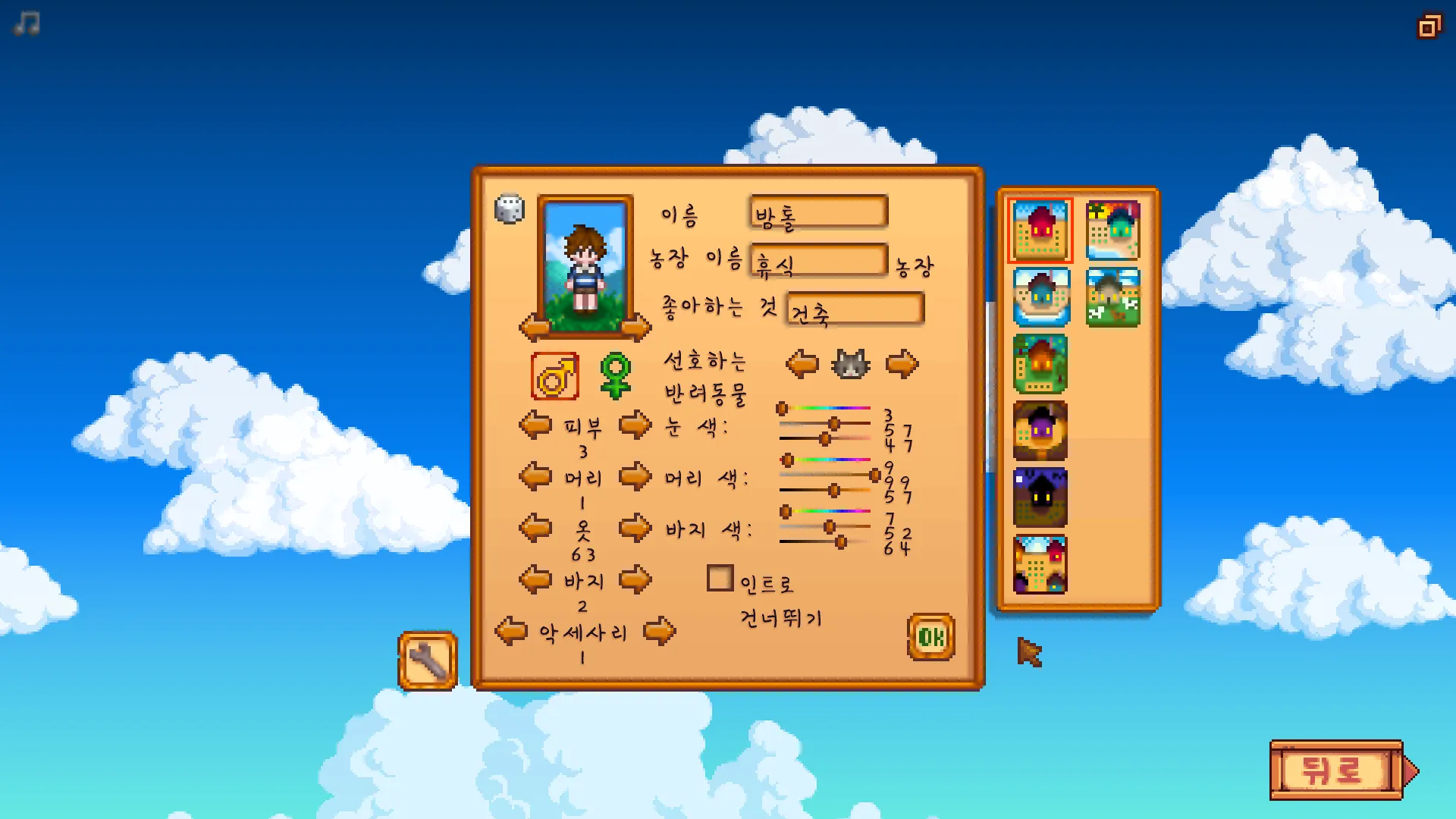Viewport: 1456px width, 819px height.
Task: Go to previous 머리 hairstyle
Action: point(535,477)
